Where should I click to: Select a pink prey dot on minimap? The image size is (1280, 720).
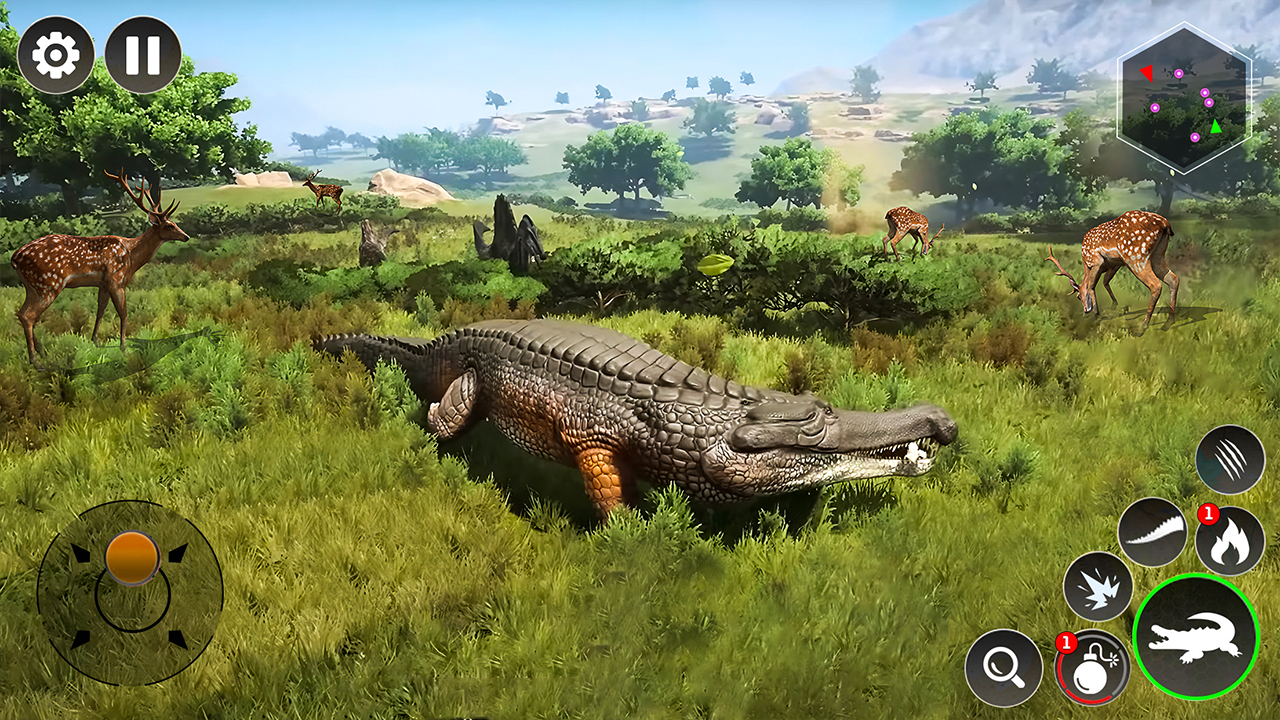coord(1179,74)
